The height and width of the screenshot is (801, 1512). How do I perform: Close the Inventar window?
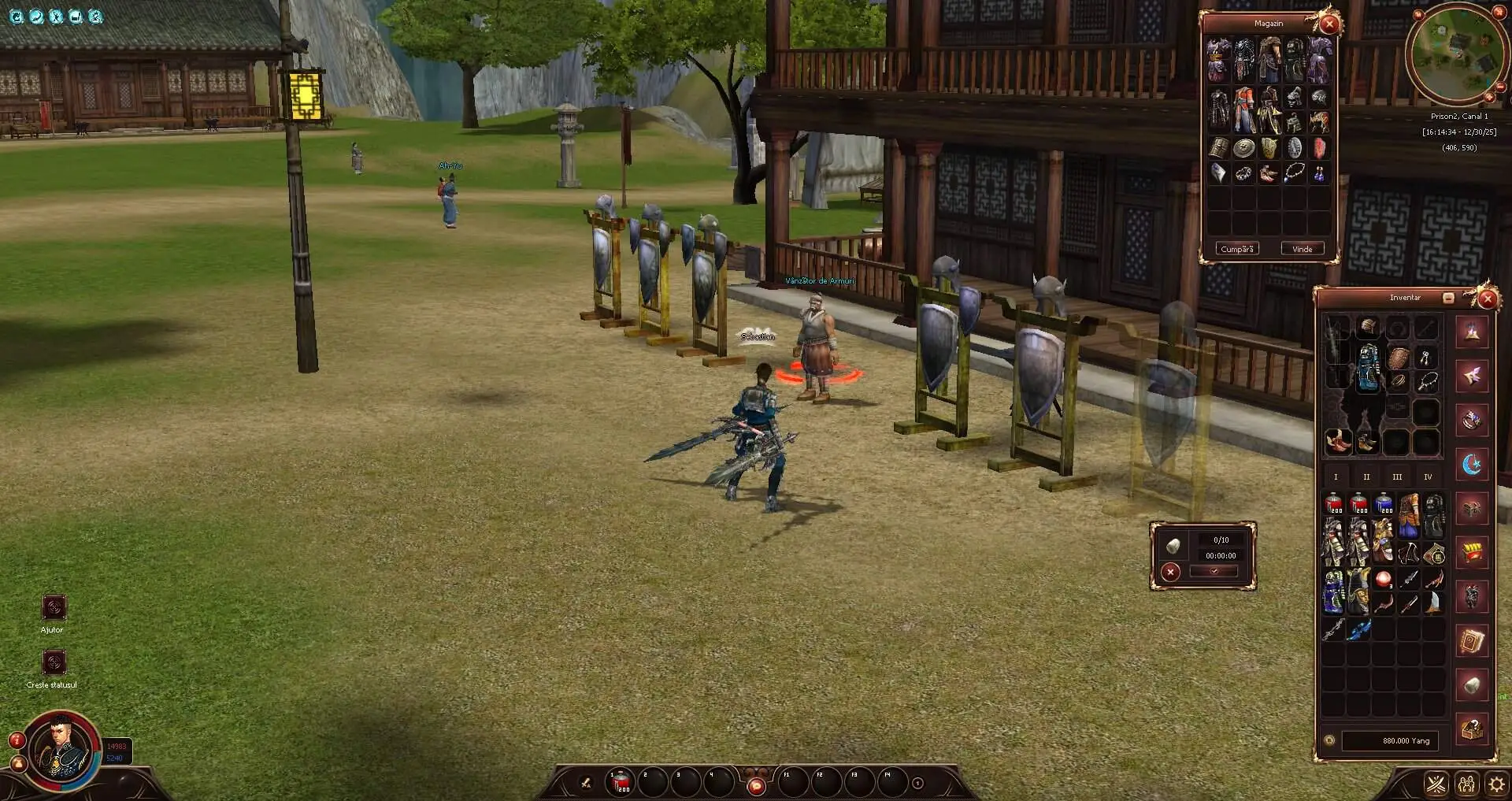pyautogui.click(x=1487, y=299)
